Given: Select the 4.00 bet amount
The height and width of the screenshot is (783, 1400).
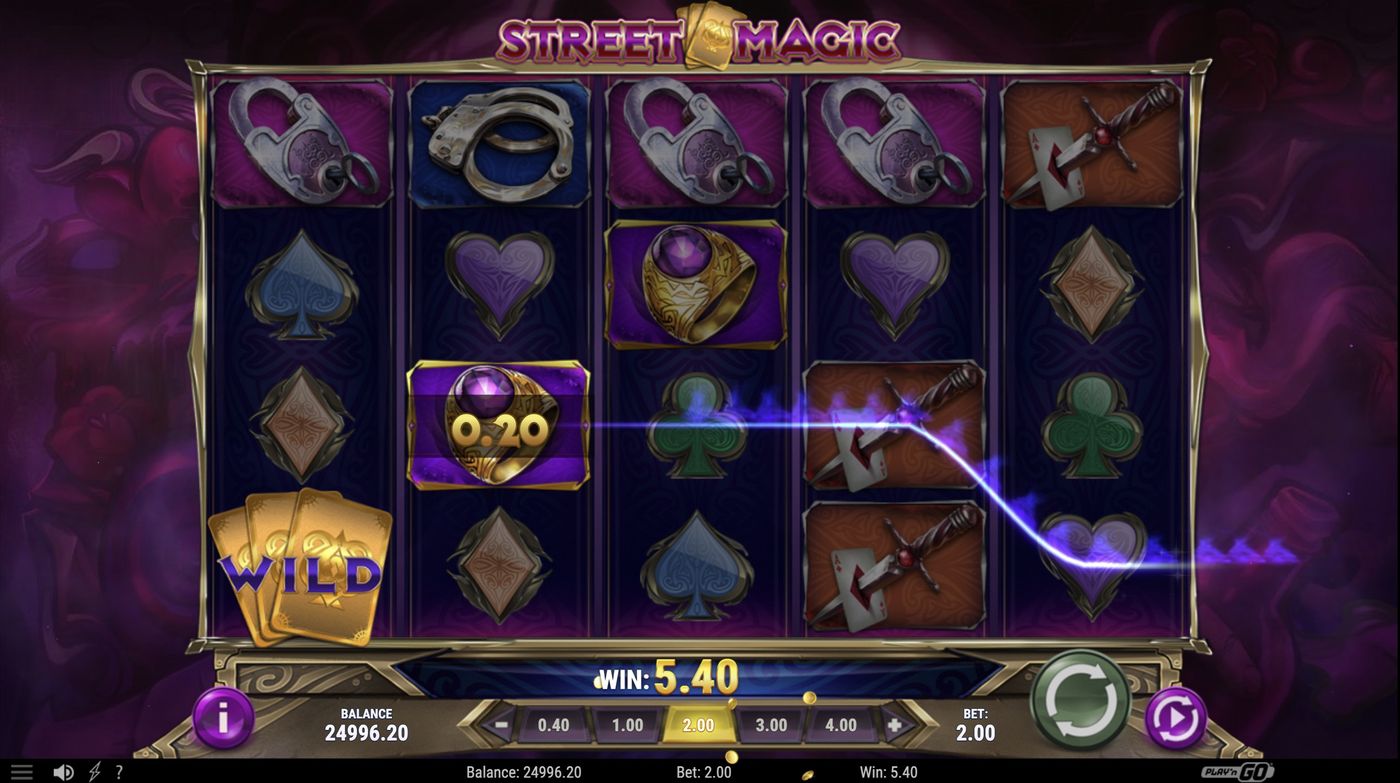Looking at the screenshot, I should point(843,723).
